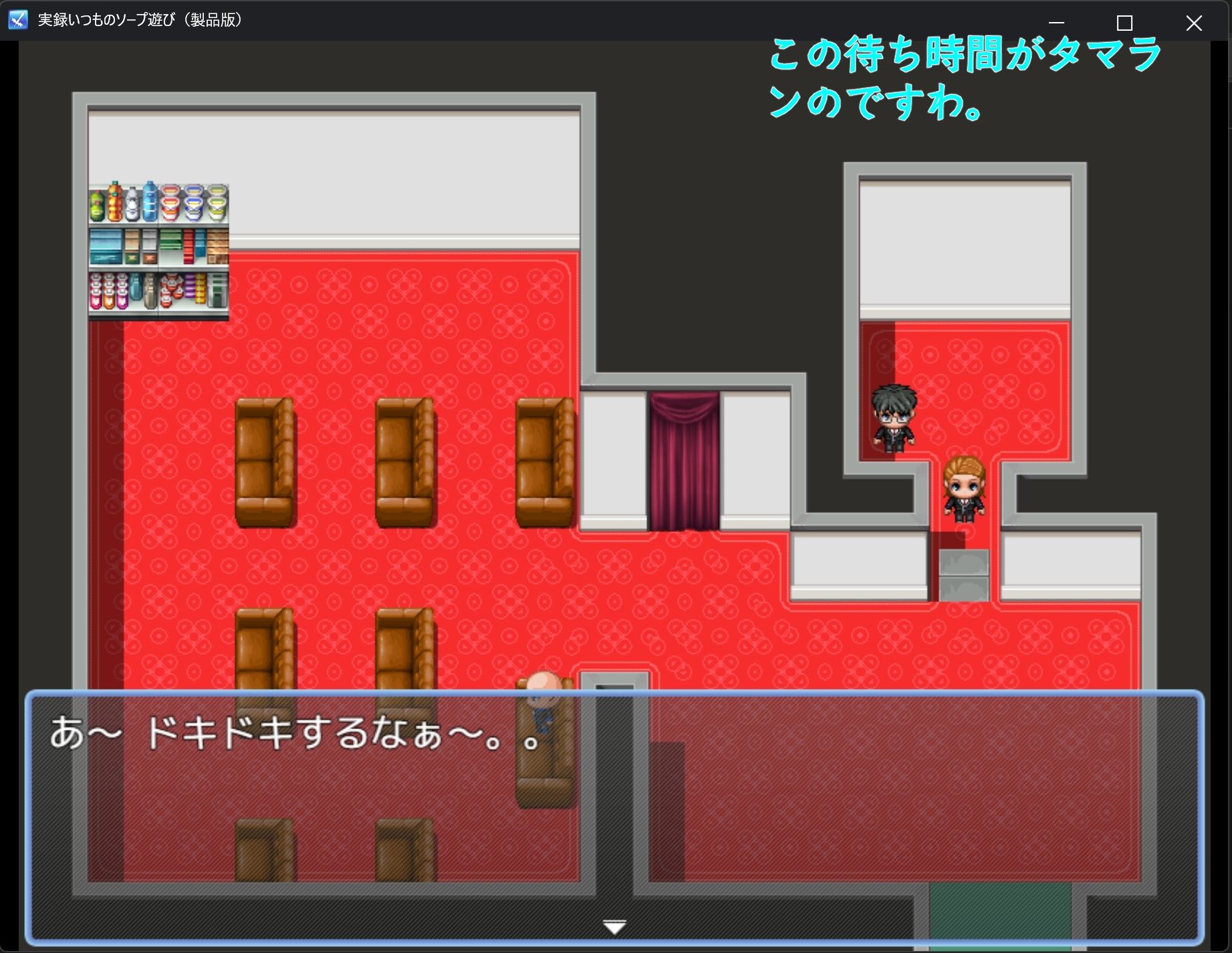1232x953 pixels.
Task: Maximize the game window
Action: click(1124, 22)
